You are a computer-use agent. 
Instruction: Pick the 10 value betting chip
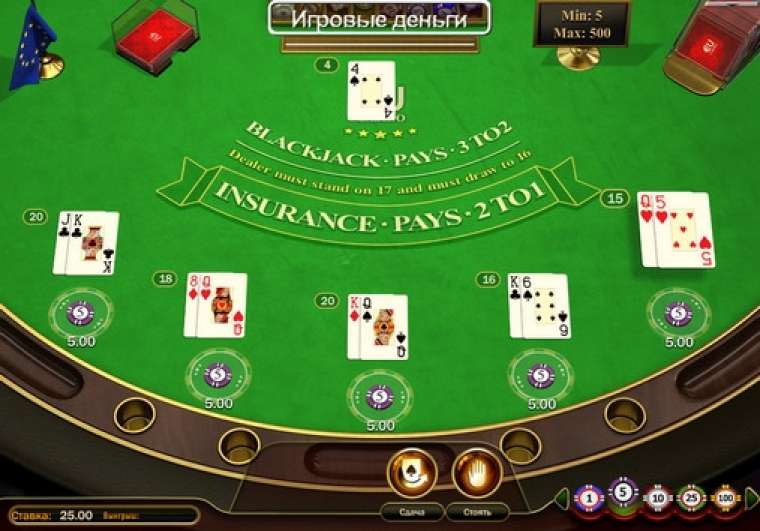pyautogui.click(x=657, y=497)
